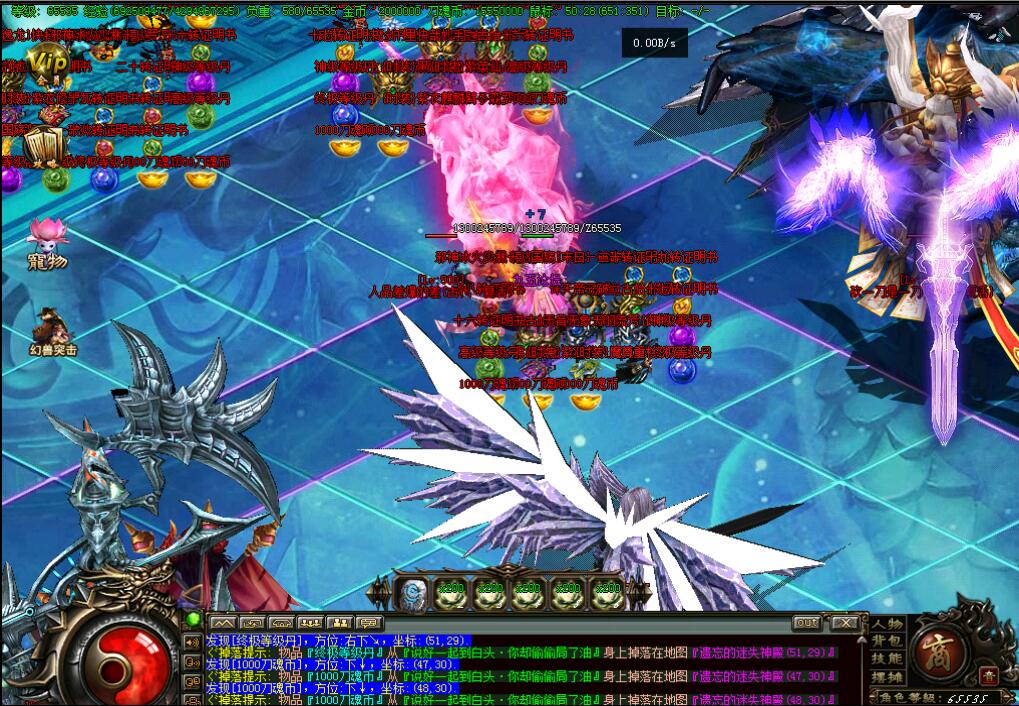Image resolution: width=1019 pixels, height=706 pixels.
Task: Close the chat panel with X
Action: pos(846,623)
